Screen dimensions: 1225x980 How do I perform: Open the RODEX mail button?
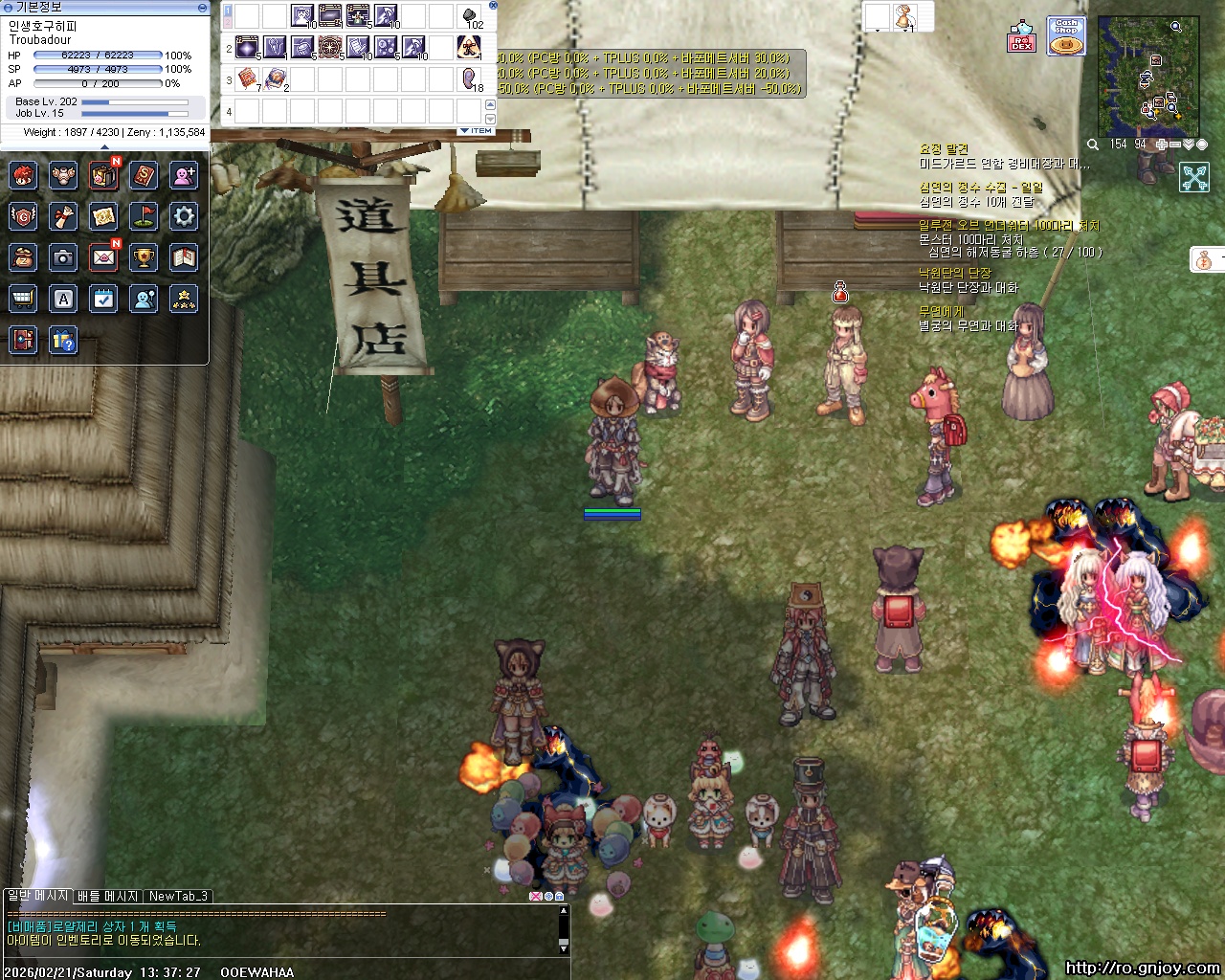(1021, 36)
